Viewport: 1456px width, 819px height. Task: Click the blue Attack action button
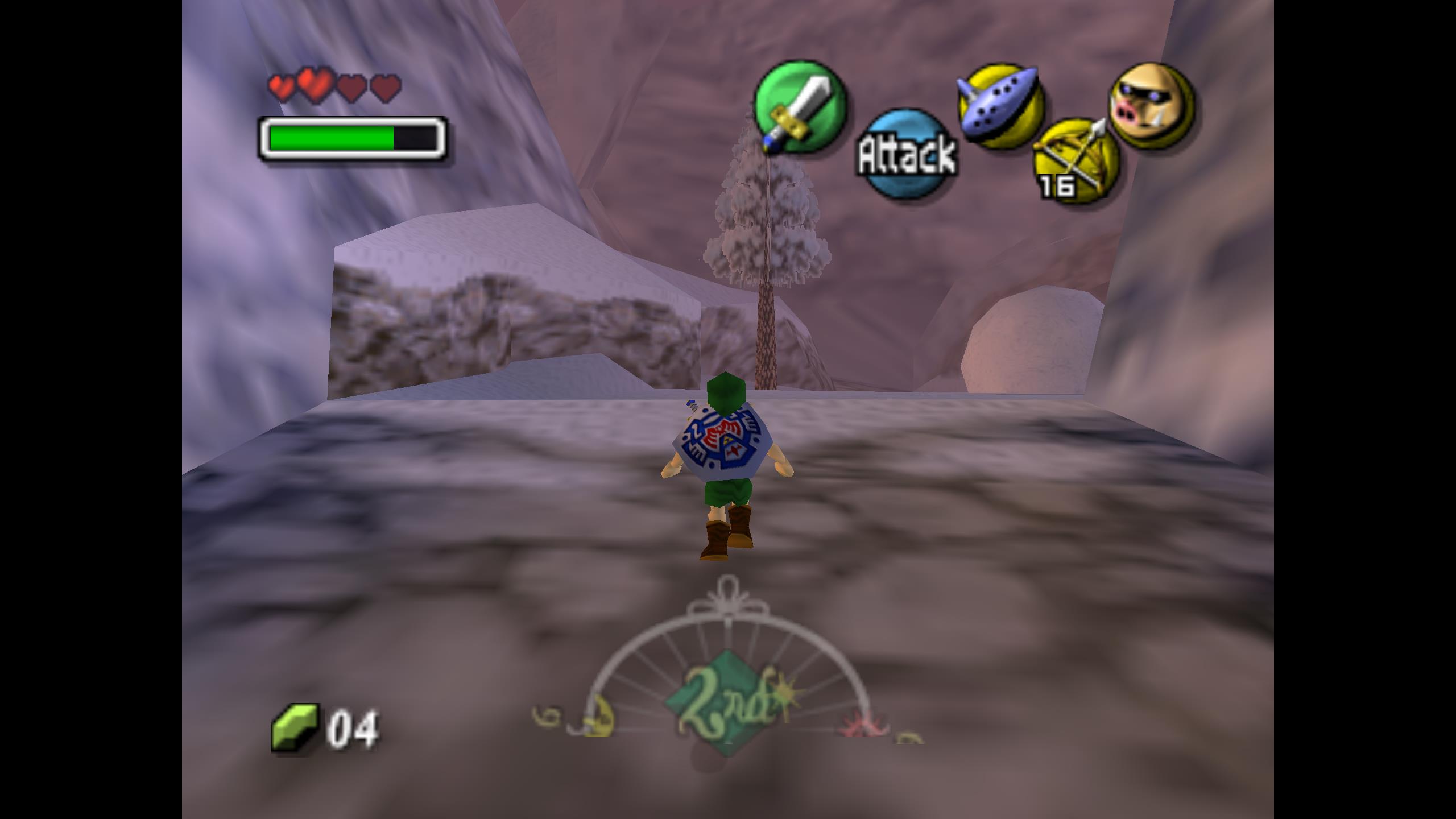(x=907, y=154)
